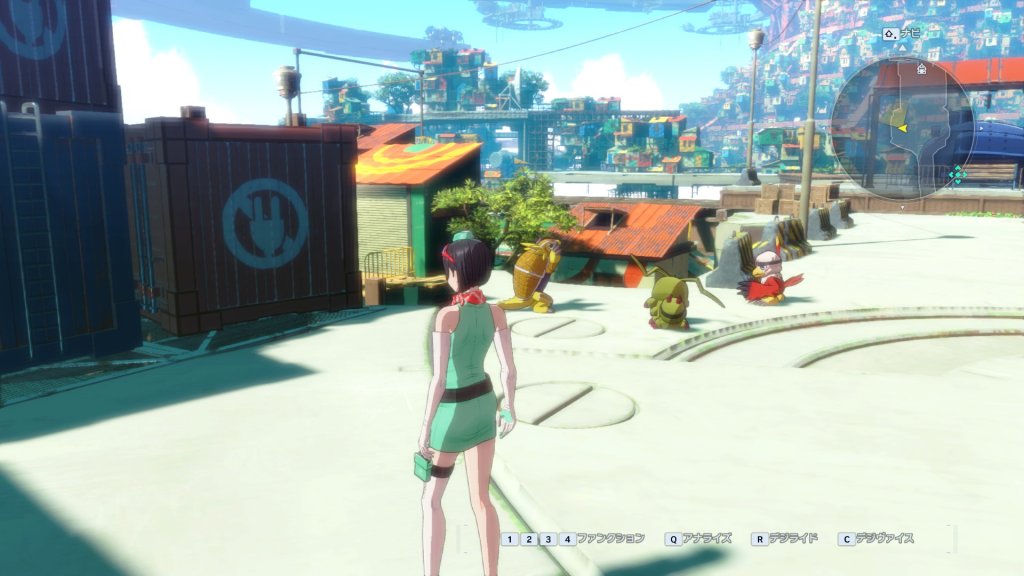
Task: Choose the ファンクション function label
Action: 611,539
